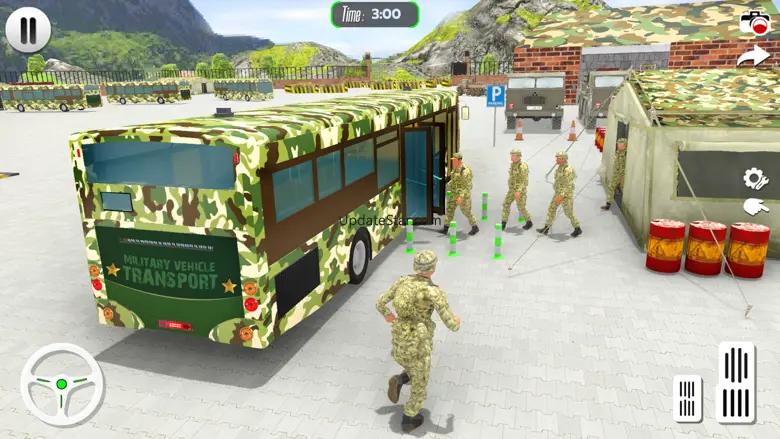Tap the camera view icon
Image resolution: width=780 pixels, height=439 pixels.
(754, 22)
